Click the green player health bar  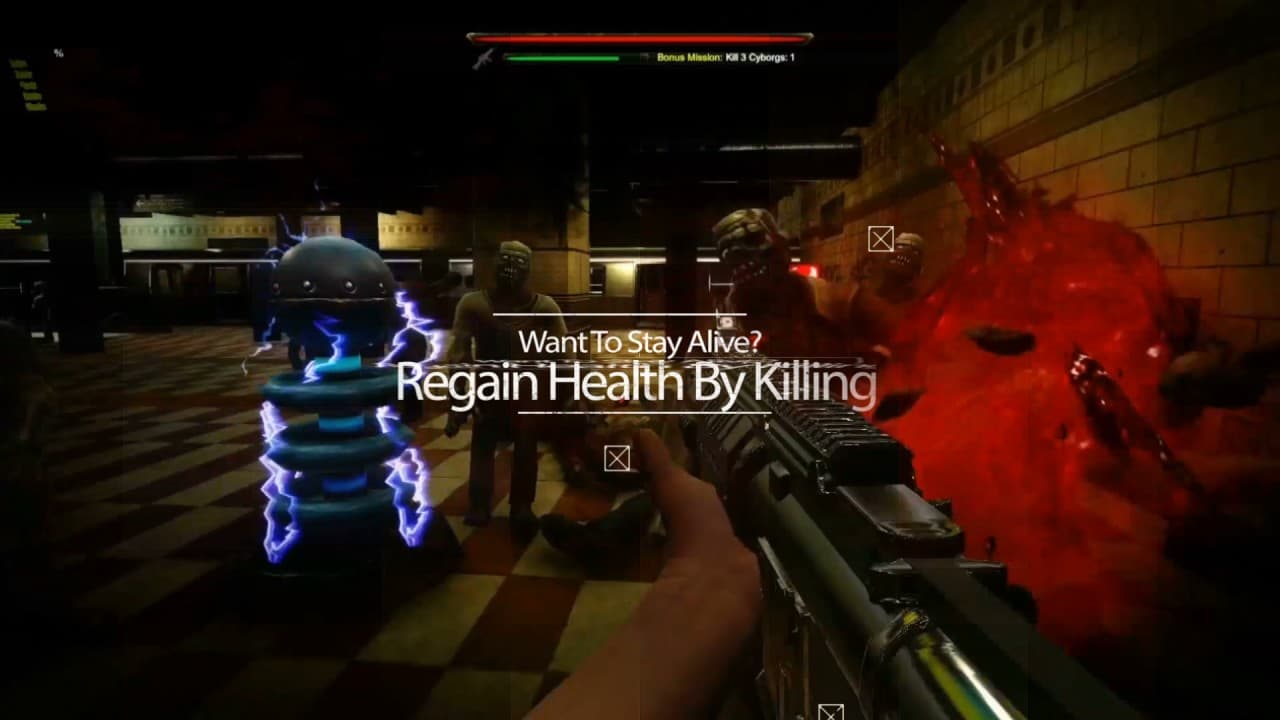pyautogui.click(x=560, y=58)
